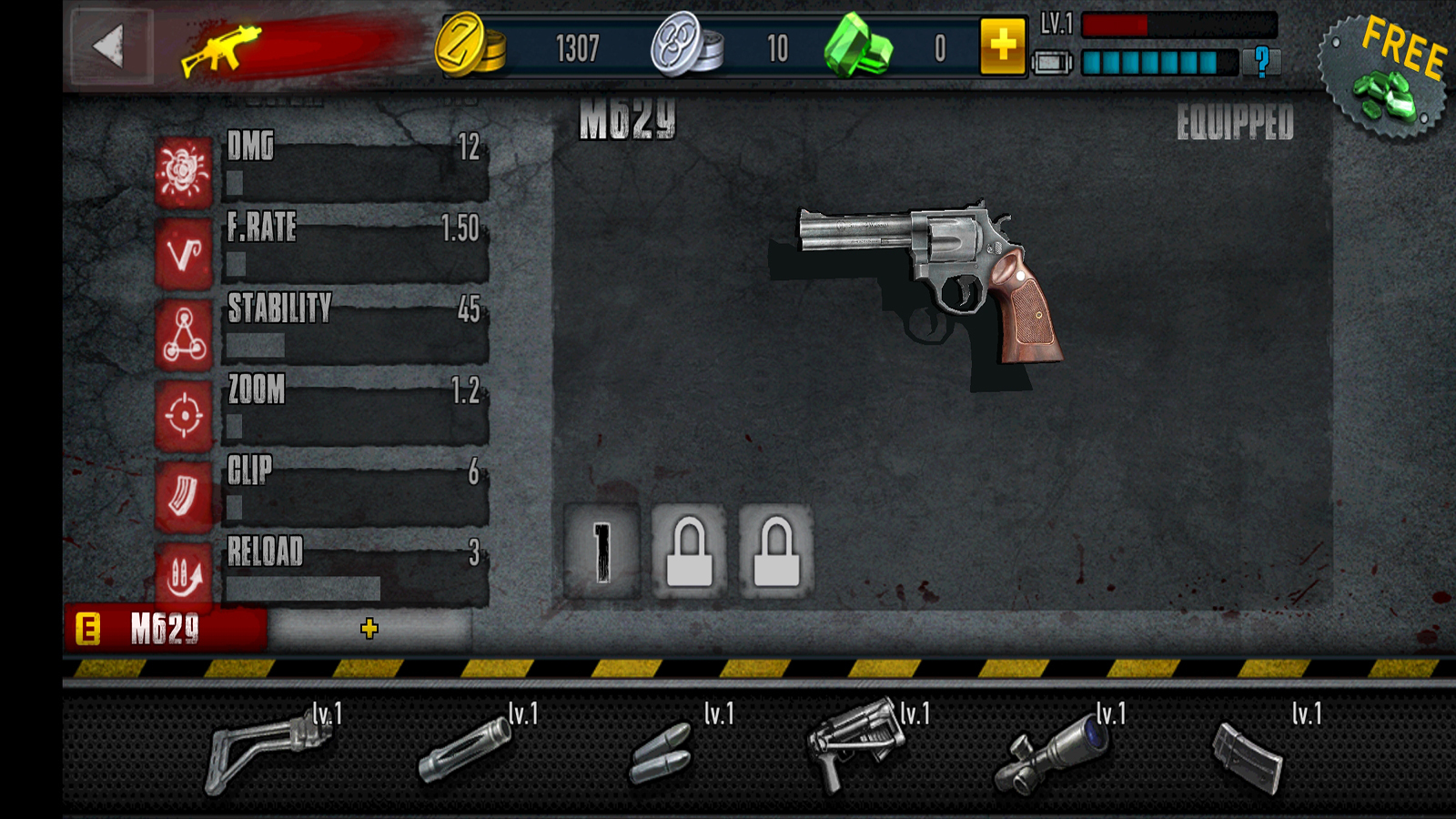Image resolution: width=1456 pixels, height=819 pixels.
Task: Pick the gun body receiver upgrade
Action: [855, 744]
